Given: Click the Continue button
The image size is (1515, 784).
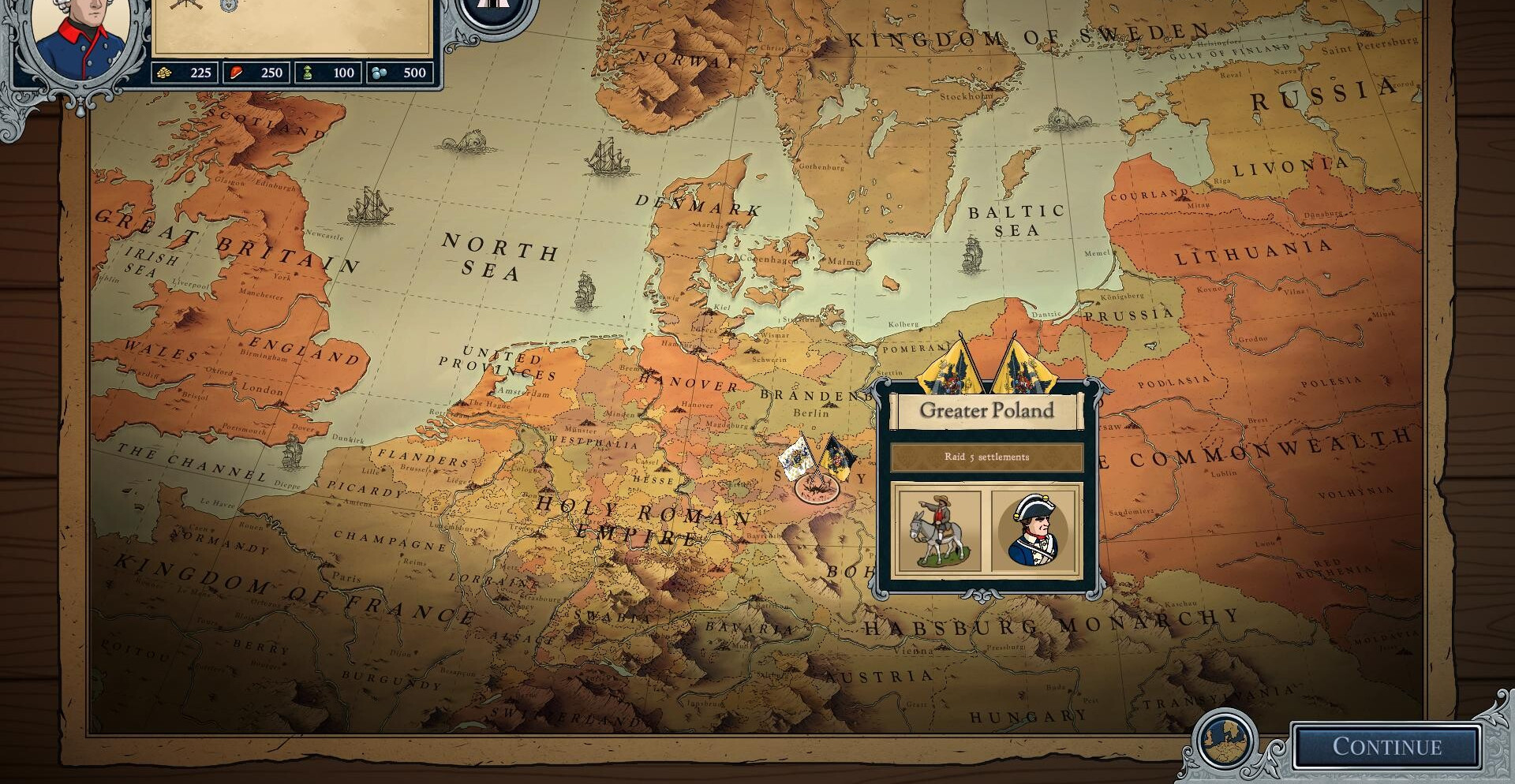Looking at the screenshot, I should (1386, 746).
